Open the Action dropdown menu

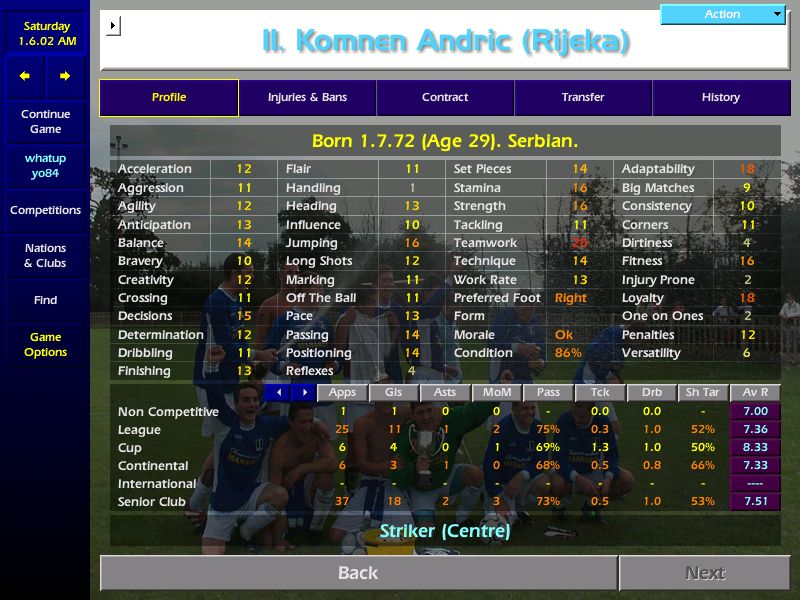coord(723,14)
